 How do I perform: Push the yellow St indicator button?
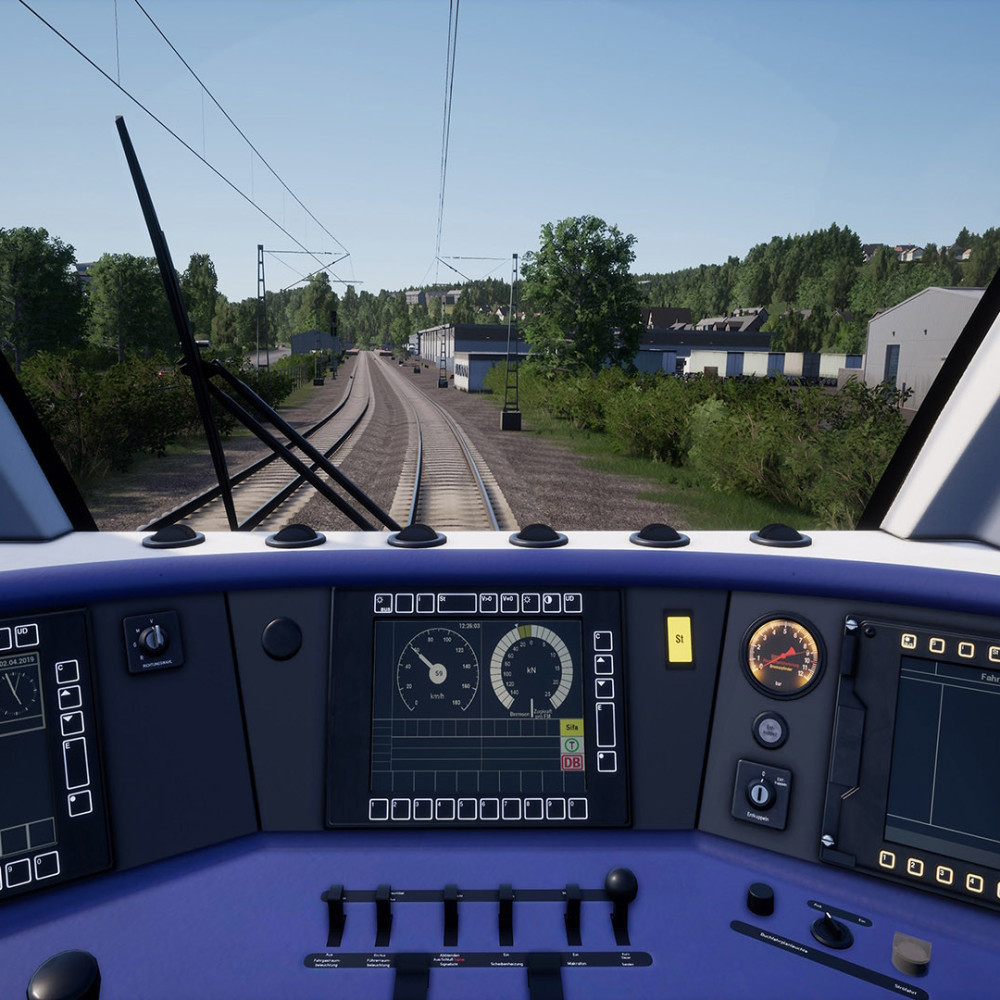point(679,639)
